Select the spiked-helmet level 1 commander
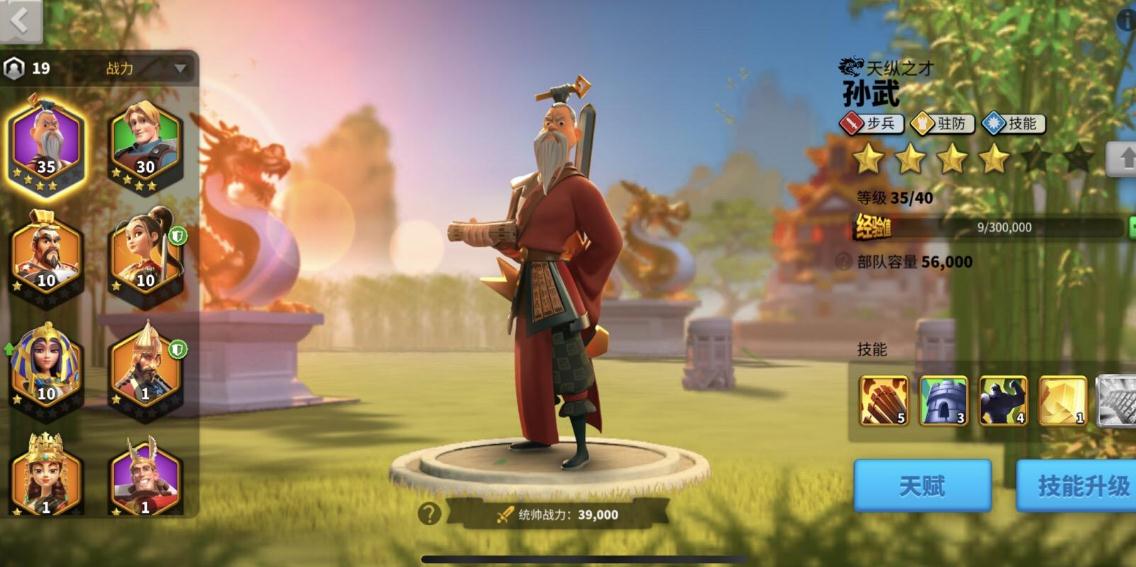1136x567 pixels. [146, 364]
